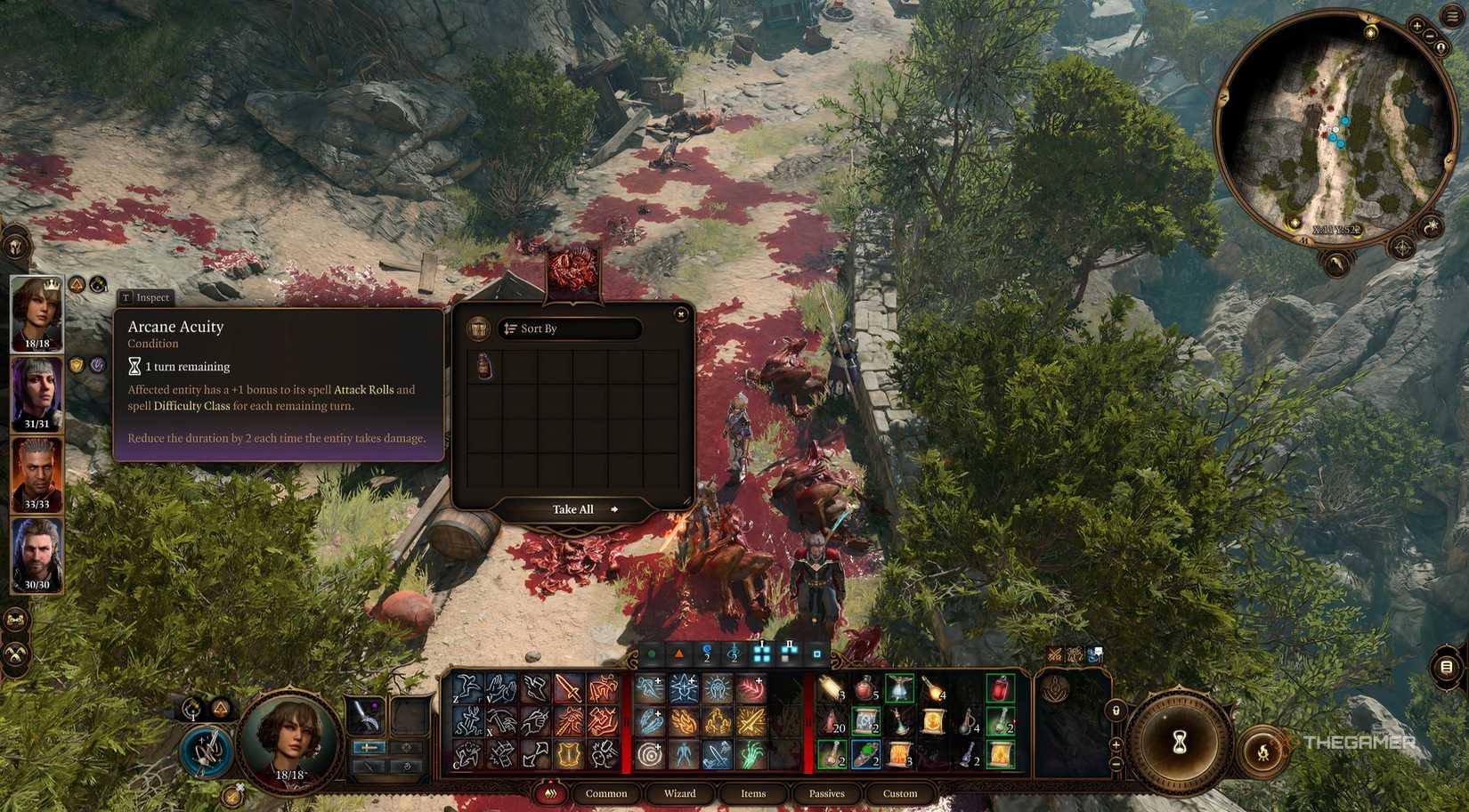Toggle the hotbar lock padlock
The width and height of the screenshot is (1469, 812).
click(1116, 710)
